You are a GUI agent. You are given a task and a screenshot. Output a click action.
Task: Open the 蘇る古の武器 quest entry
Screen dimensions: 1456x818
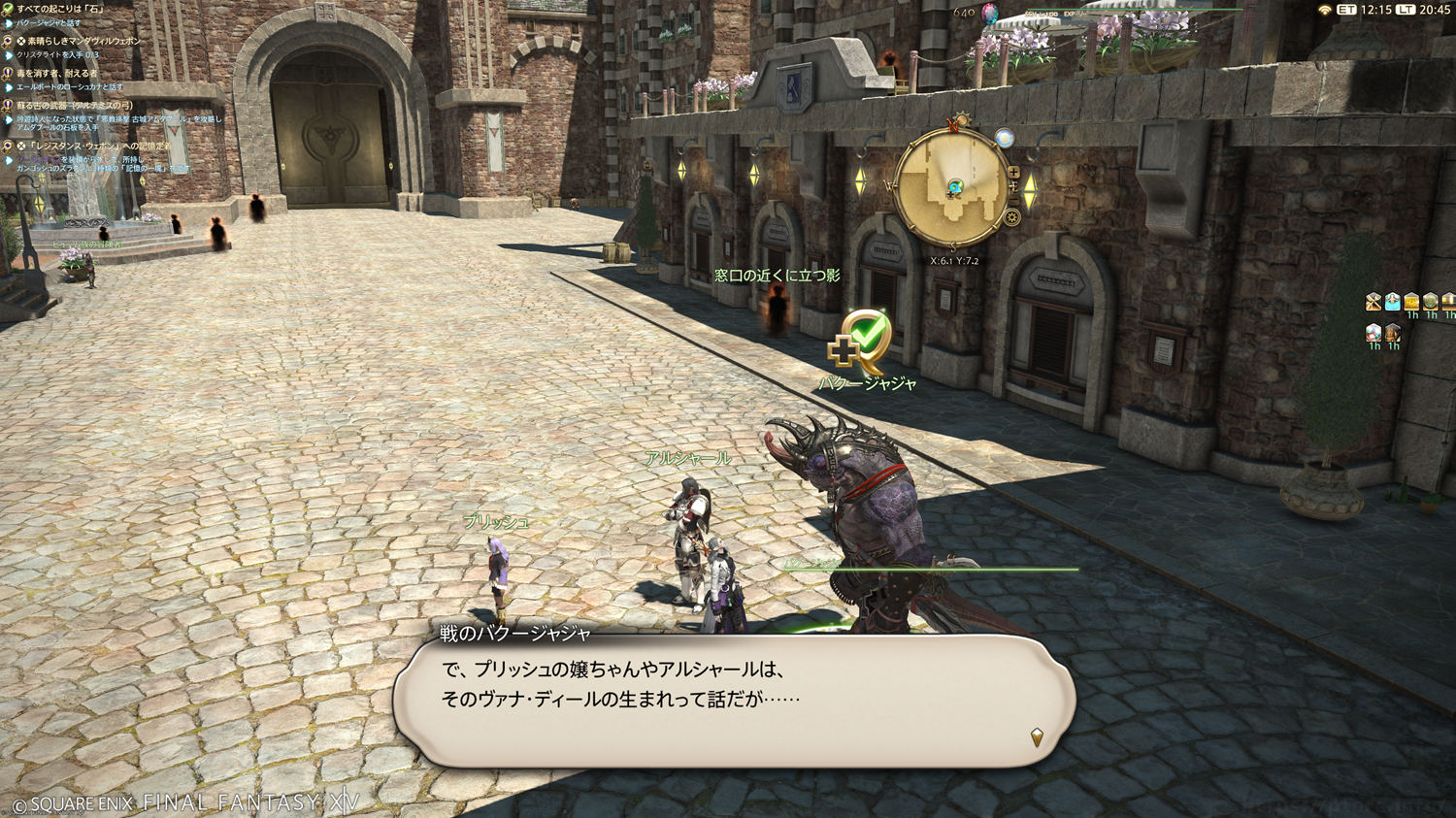click(x=75, y=106)
